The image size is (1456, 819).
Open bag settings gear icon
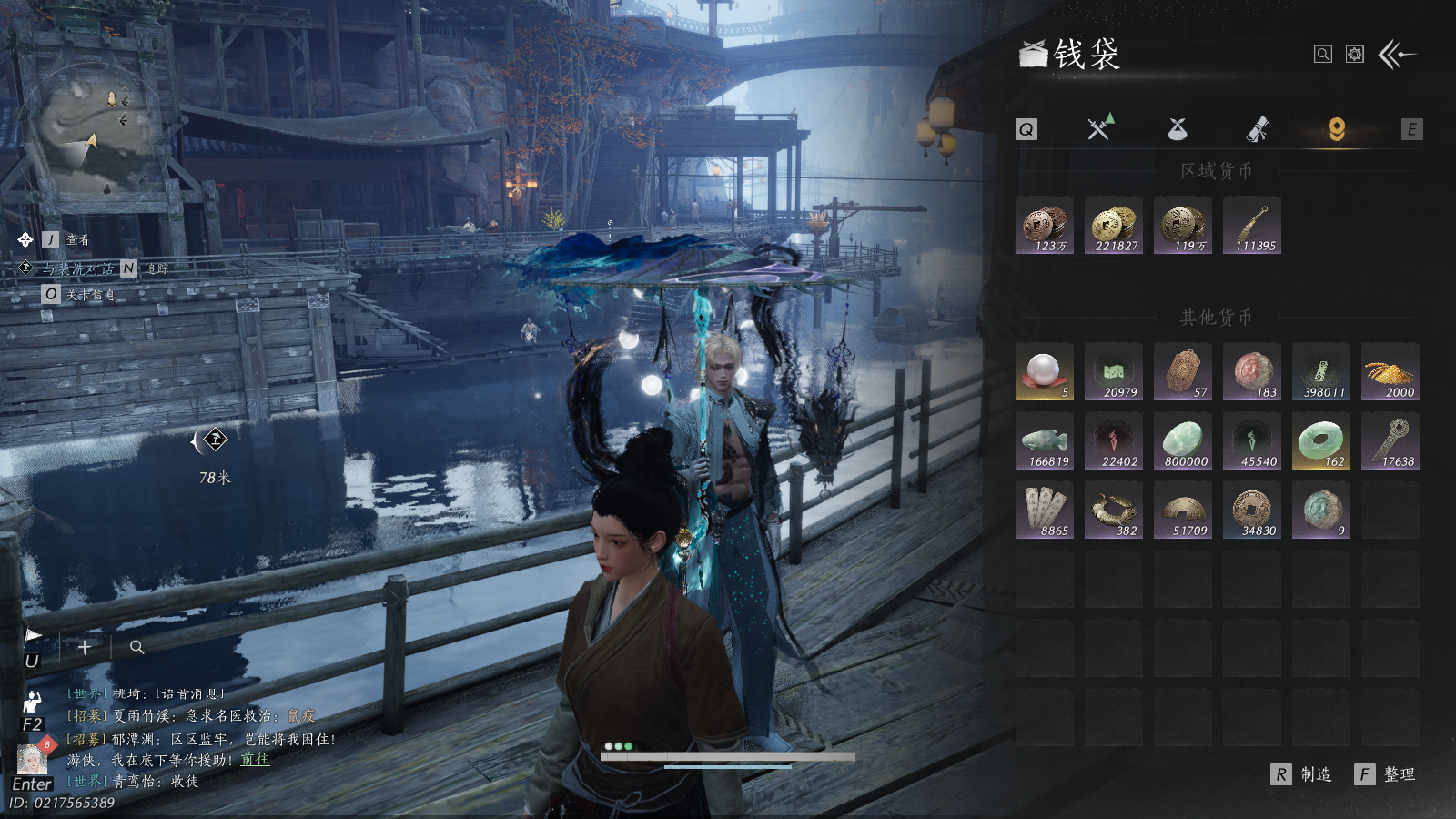(x=1355, y=55)
